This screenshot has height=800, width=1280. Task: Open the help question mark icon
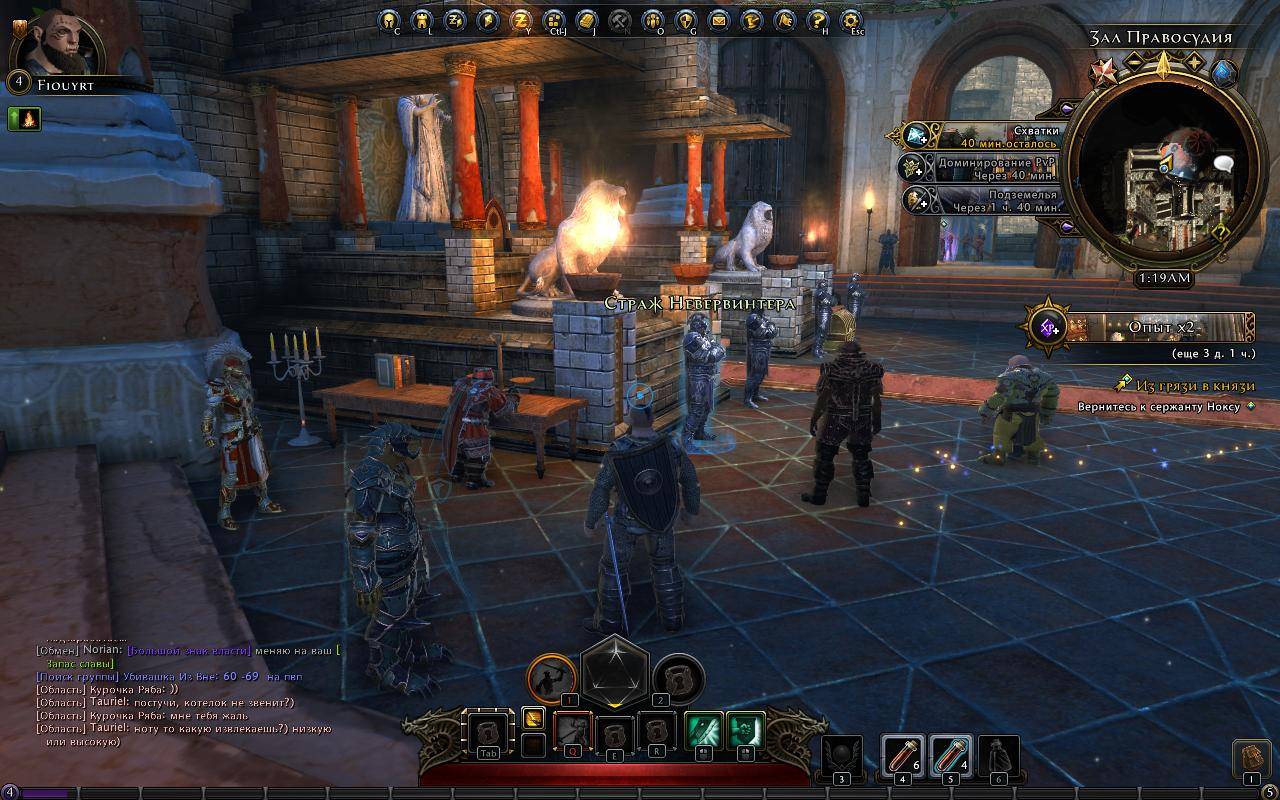point(818,19)
